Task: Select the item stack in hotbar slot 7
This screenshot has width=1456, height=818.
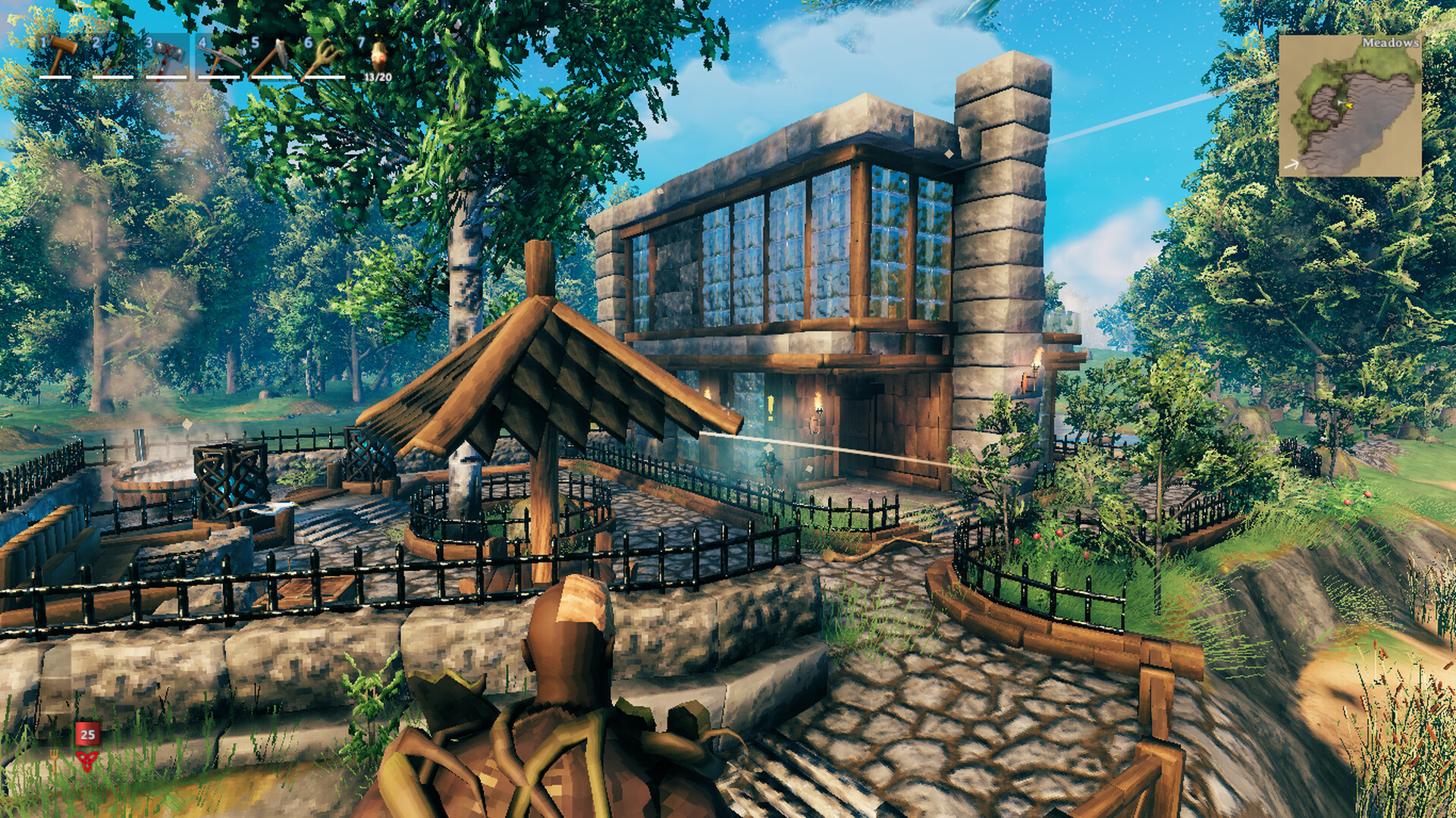Action: (x=379, y=57)
